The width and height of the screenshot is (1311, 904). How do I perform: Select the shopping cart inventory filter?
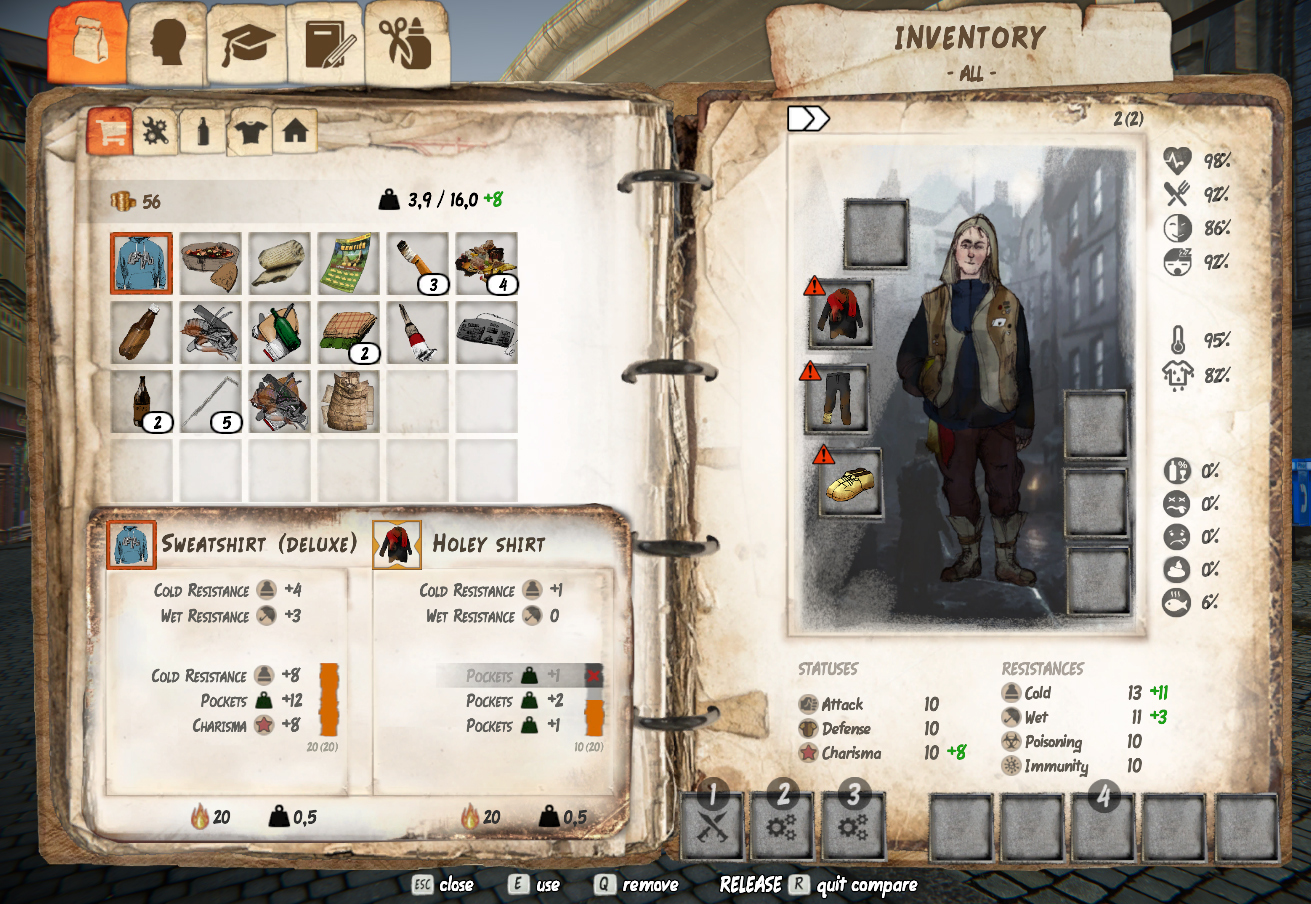pyautogui.click(x=109, y=131)
